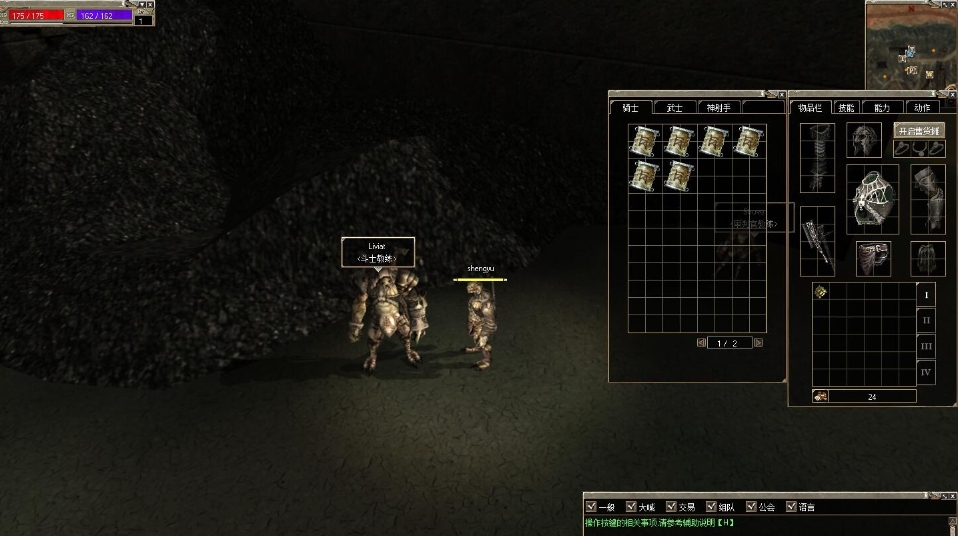
Task: Click the 开启售货摊 vendor stall button
Action: coord(918,131)
